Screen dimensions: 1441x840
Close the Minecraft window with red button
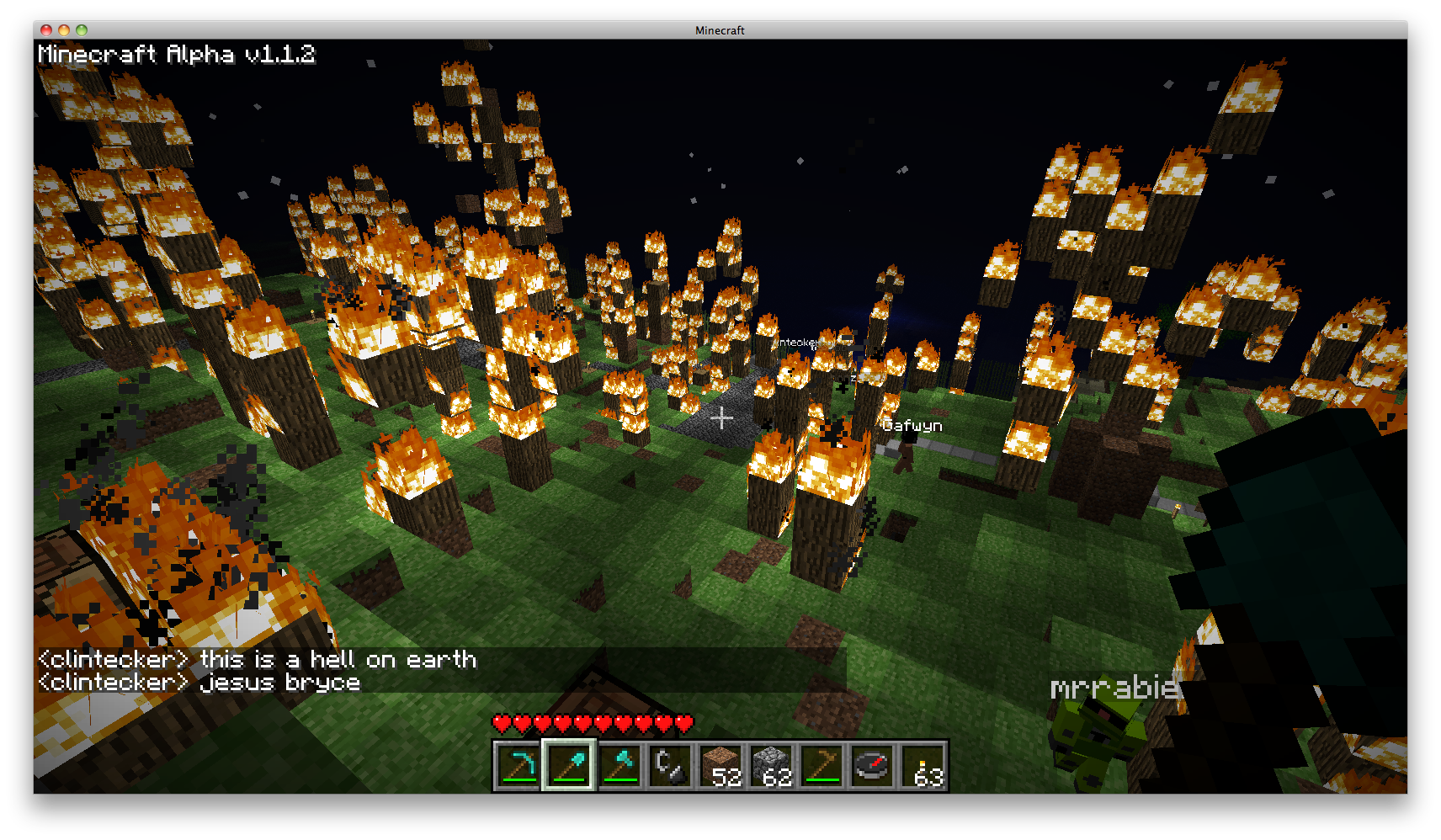(x=46, y=30)
